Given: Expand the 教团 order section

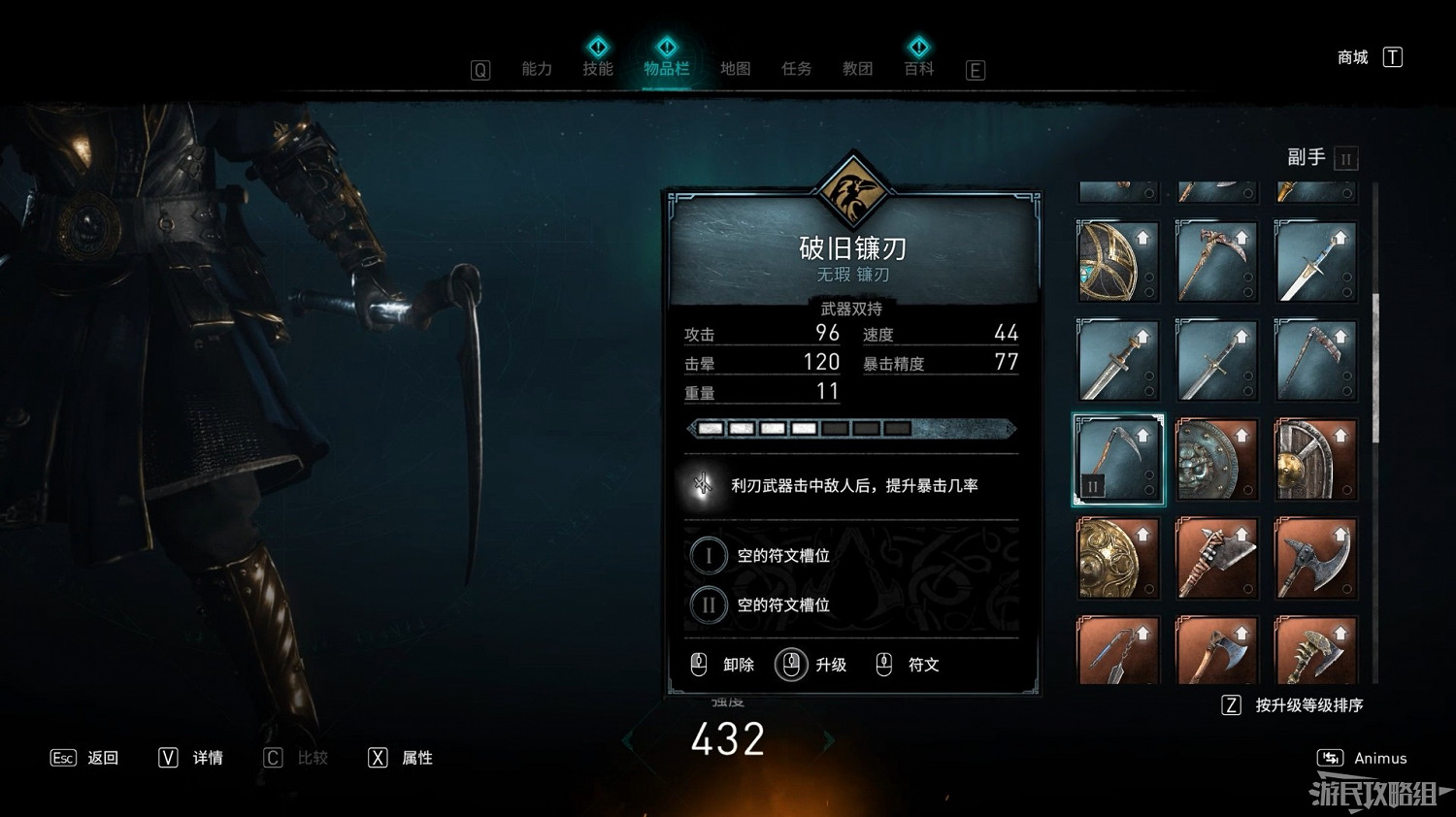Looking at the screenshot, I should click(x=857, y=69).
